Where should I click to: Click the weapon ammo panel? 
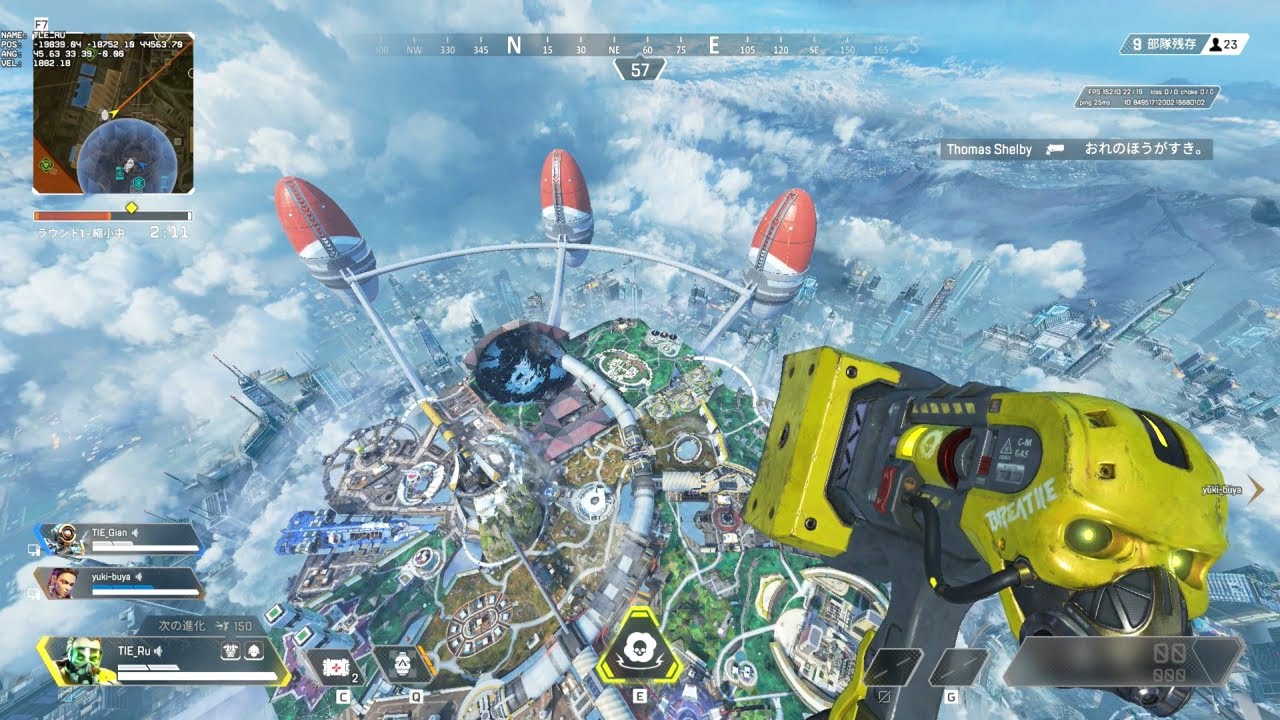click(1120, 660)
